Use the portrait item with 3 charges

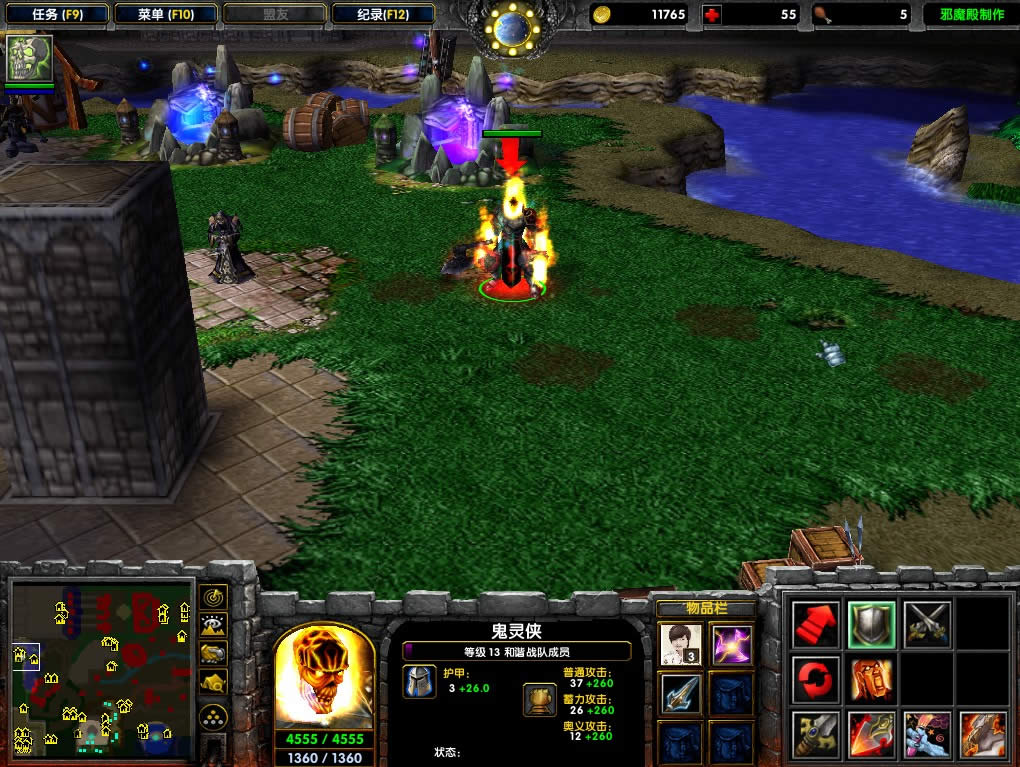pos(680,644)
